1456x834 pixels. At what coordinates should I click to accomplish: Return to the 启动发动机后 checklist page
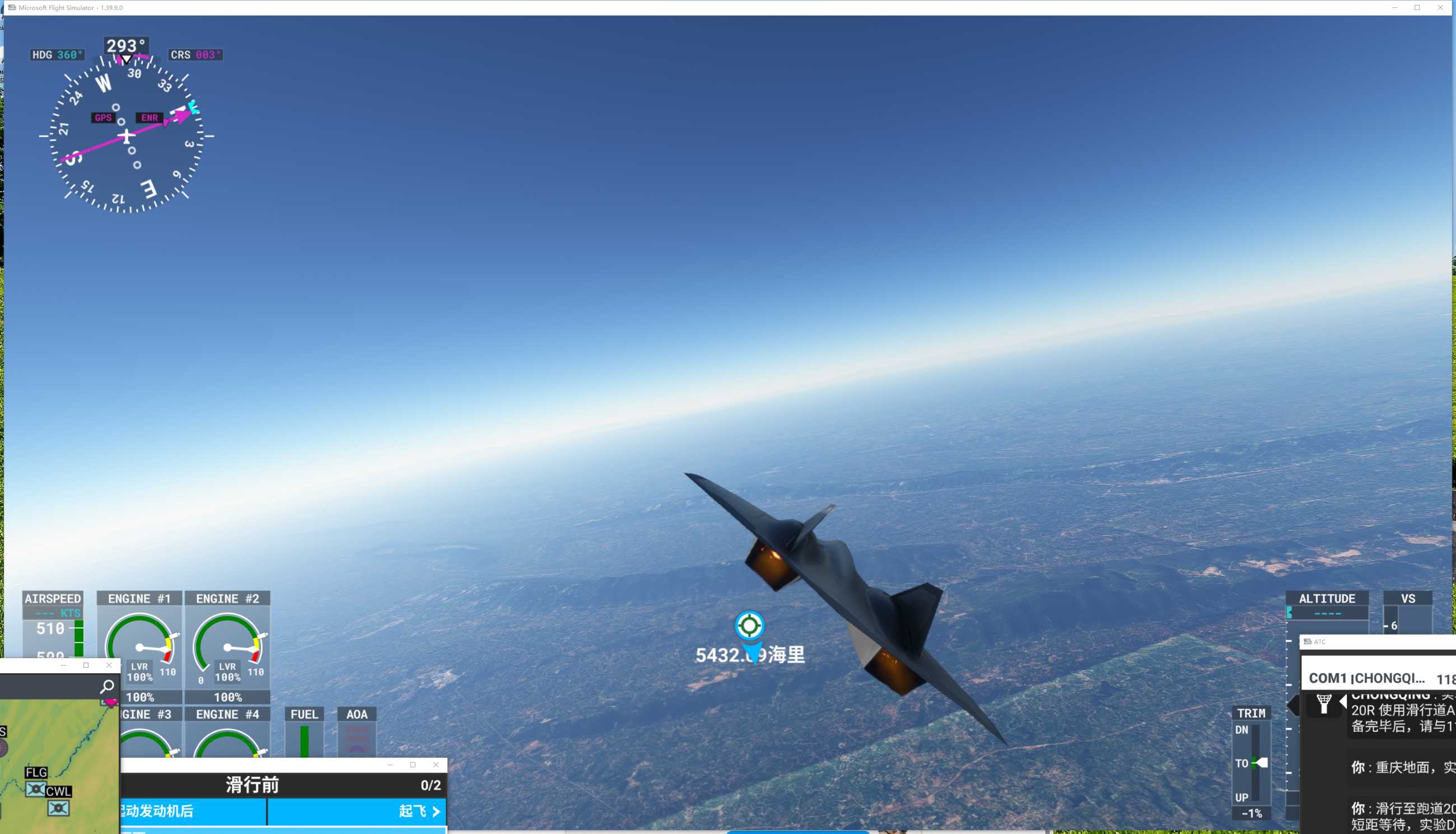(192, 811)
